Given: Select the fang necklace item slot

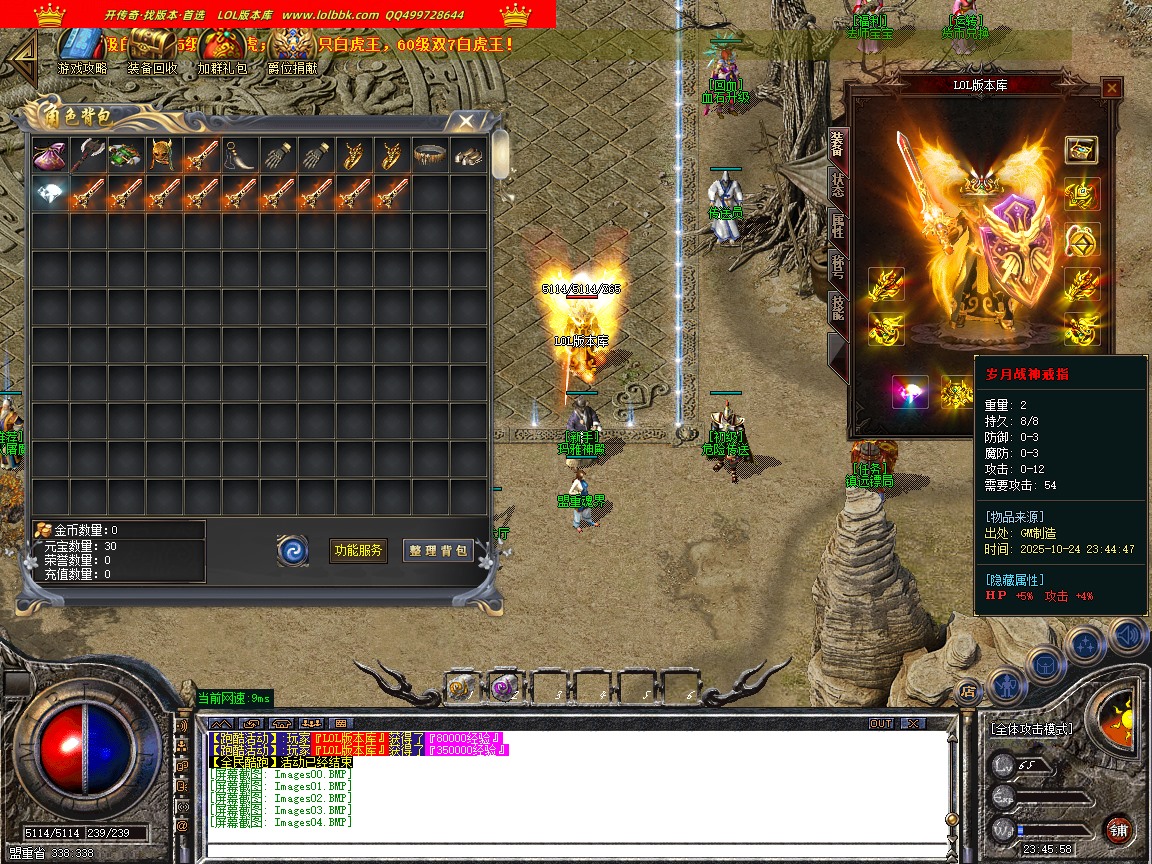Looking at the screenshot, I should [x=239, y=155].
